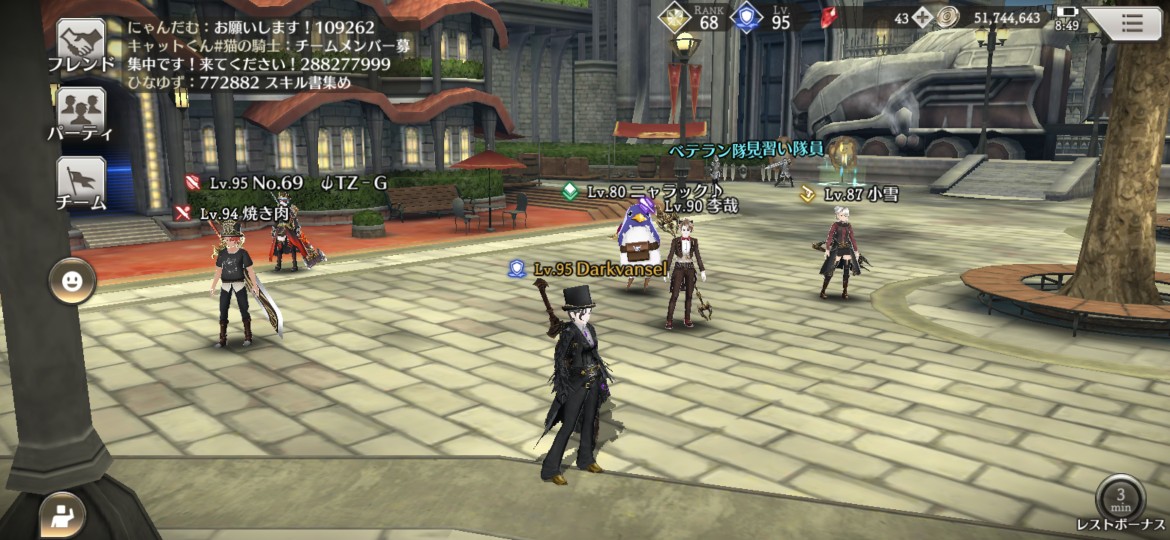Tap the red gem currency icon
Viewport: 1170px width, 540px height.
[x=829, y=17]
